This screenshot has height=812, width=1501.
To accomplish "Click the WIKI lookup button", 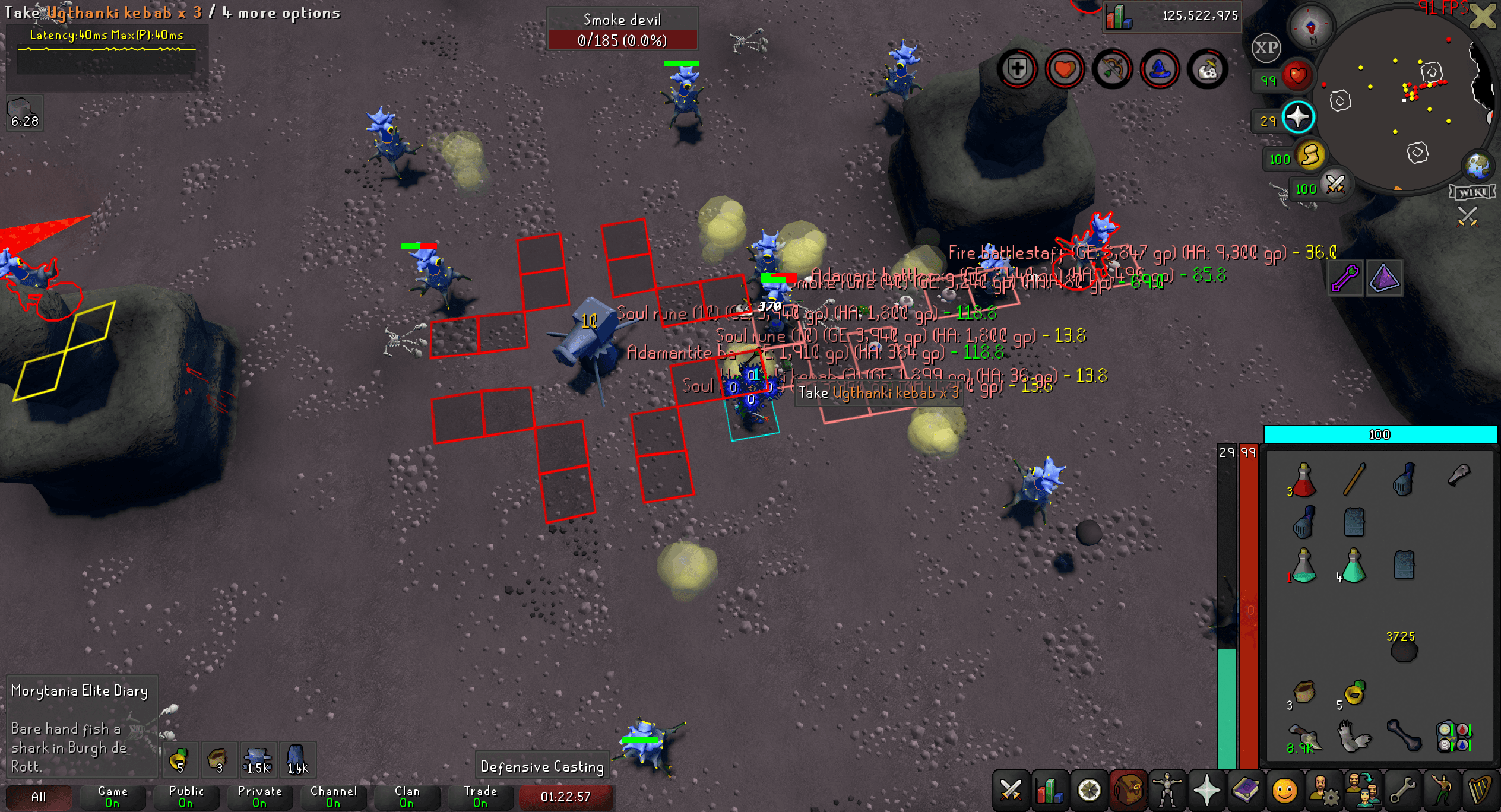I will [1472, 192].
